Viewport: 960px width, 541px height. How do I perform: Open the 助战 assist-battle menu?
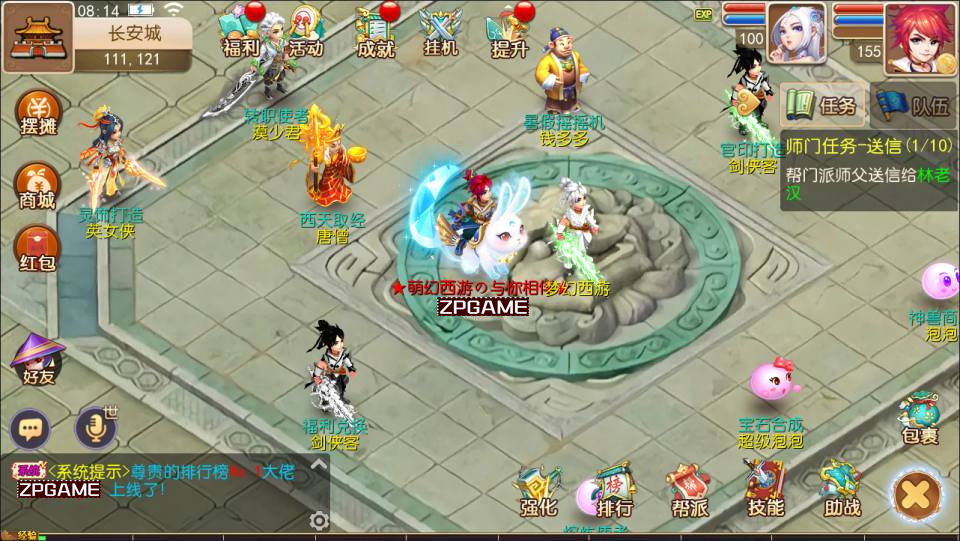pos(842,490)
